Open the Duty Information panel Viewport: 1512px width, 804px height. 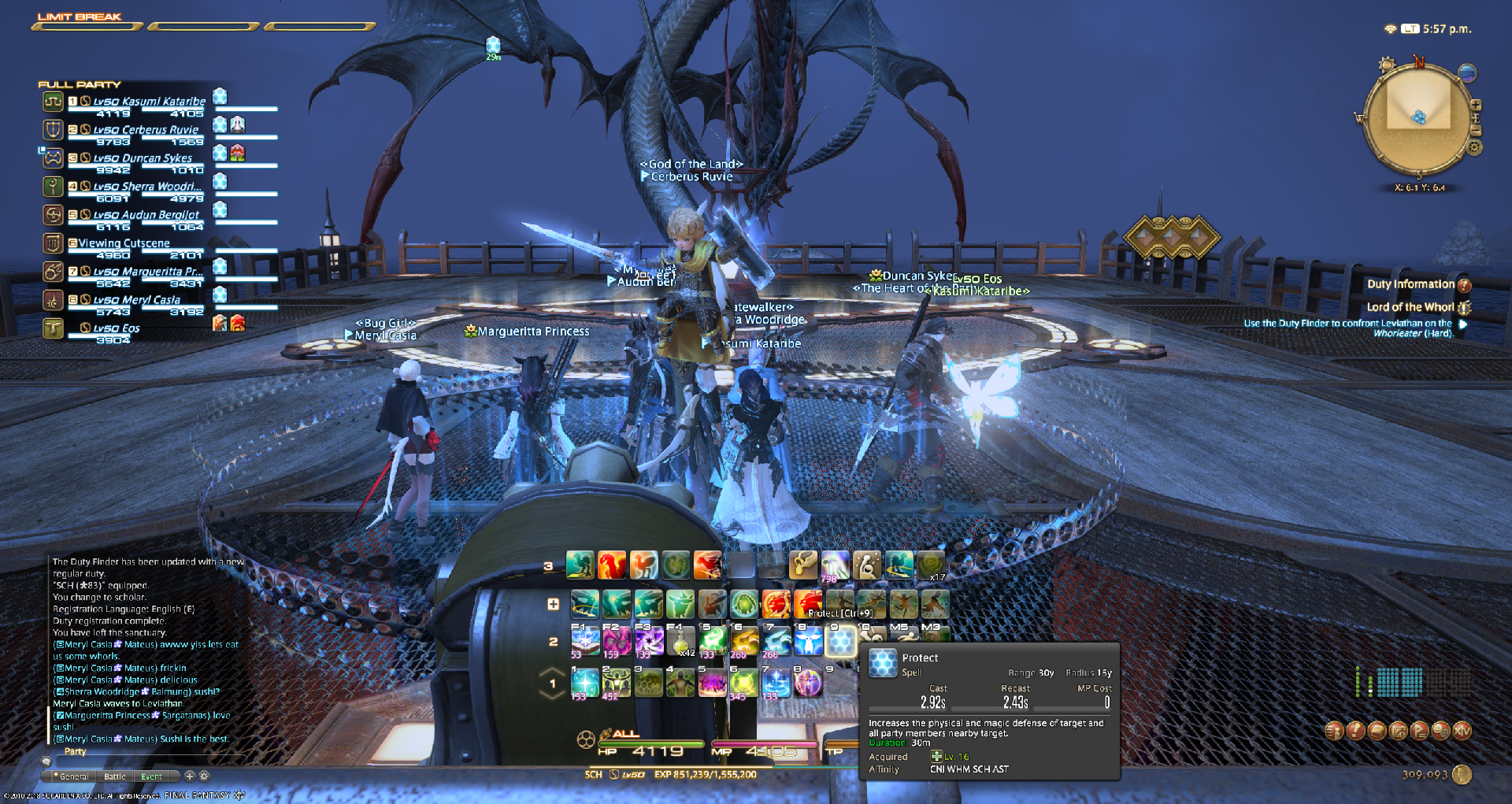(x=1410, y=284)
